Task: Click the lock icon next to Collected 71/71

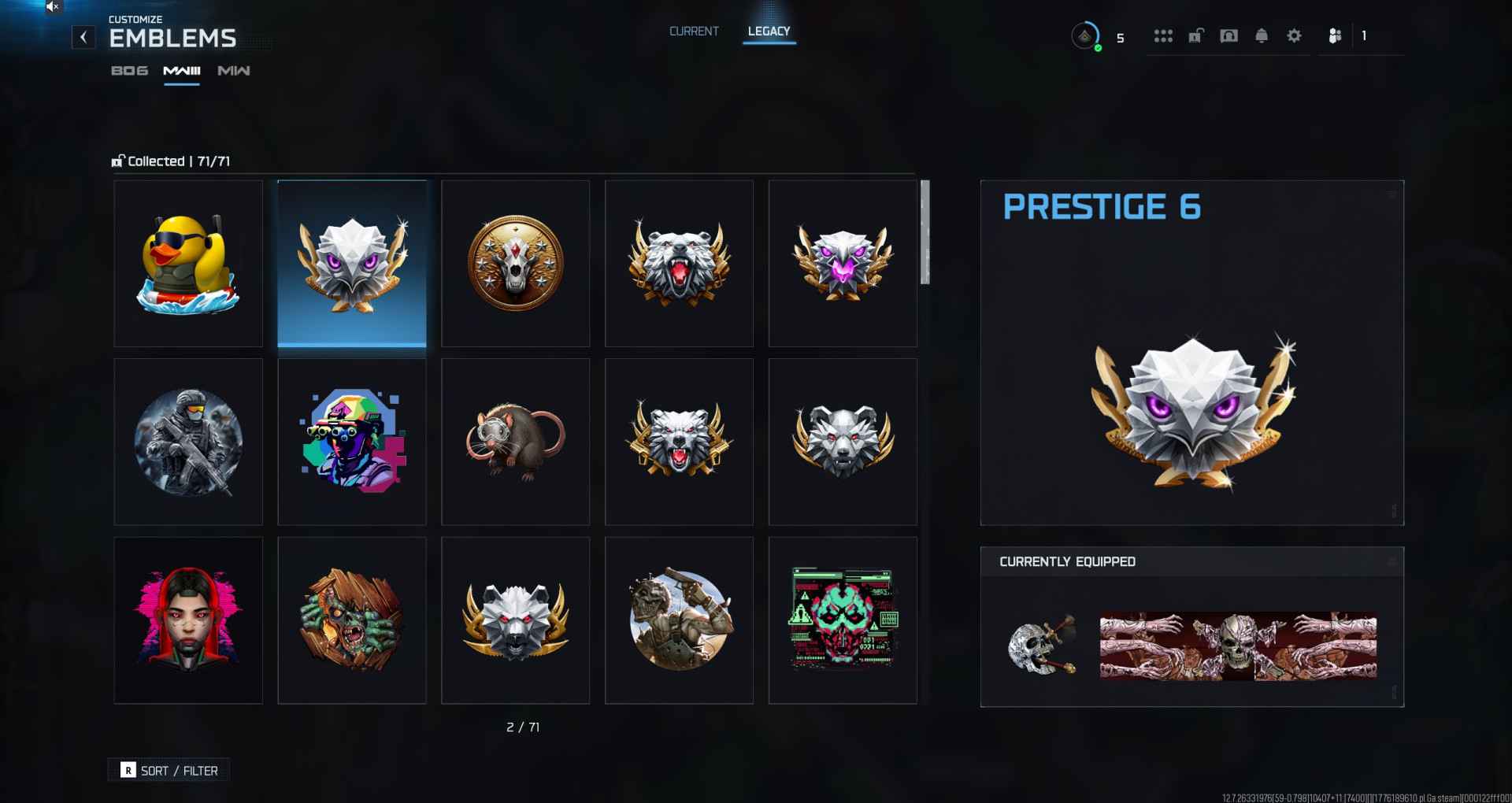Action: [x=117, y=160]
